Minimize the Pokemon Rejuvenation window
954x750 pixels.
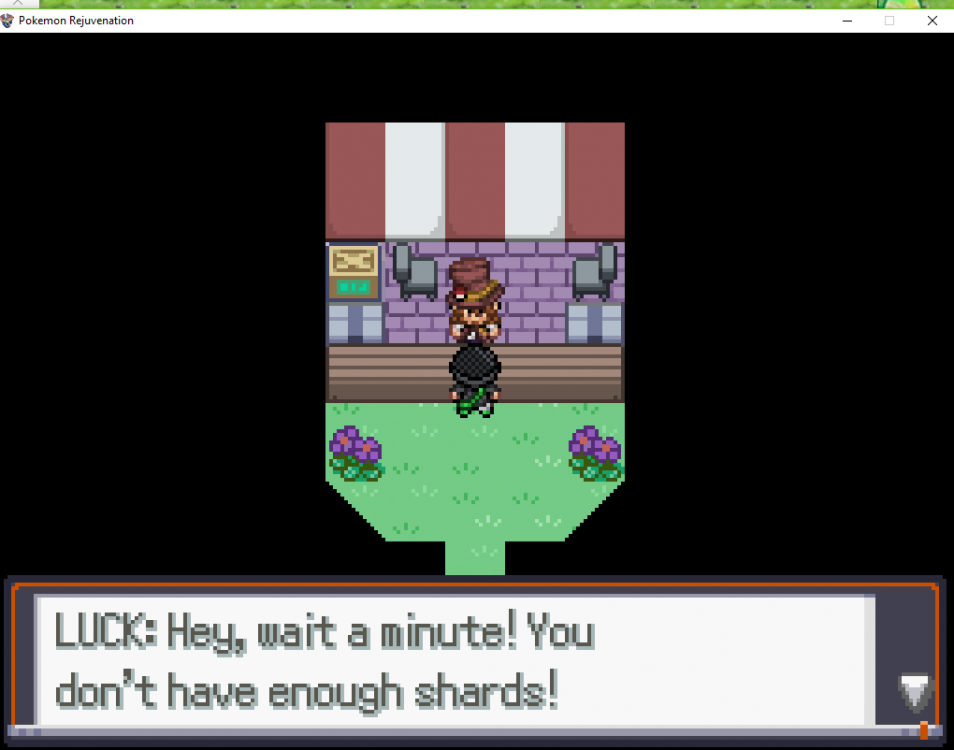pos(846,20)
